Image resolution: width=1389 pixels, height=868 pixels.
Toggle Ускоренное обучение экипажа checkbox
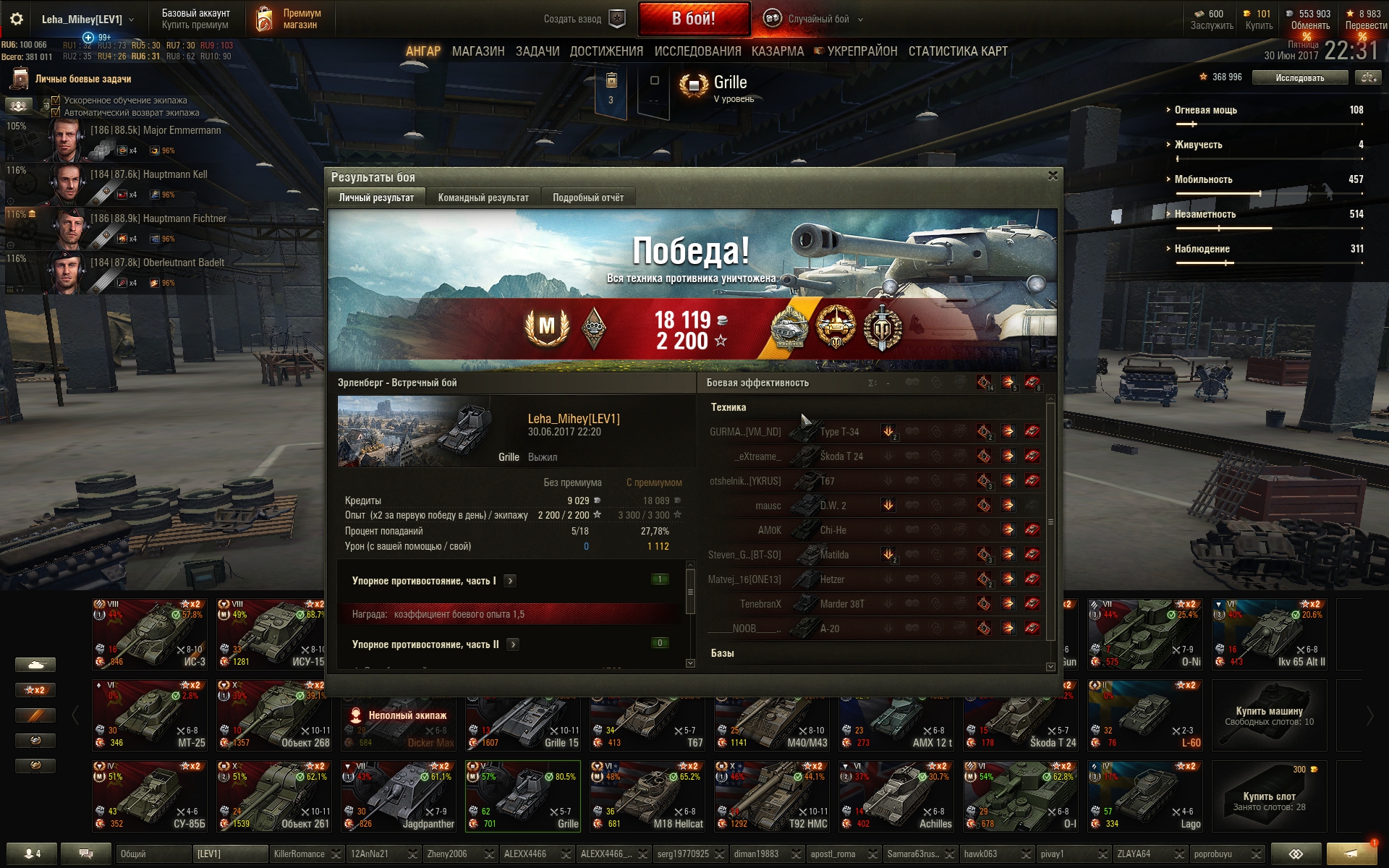point(56,101)
